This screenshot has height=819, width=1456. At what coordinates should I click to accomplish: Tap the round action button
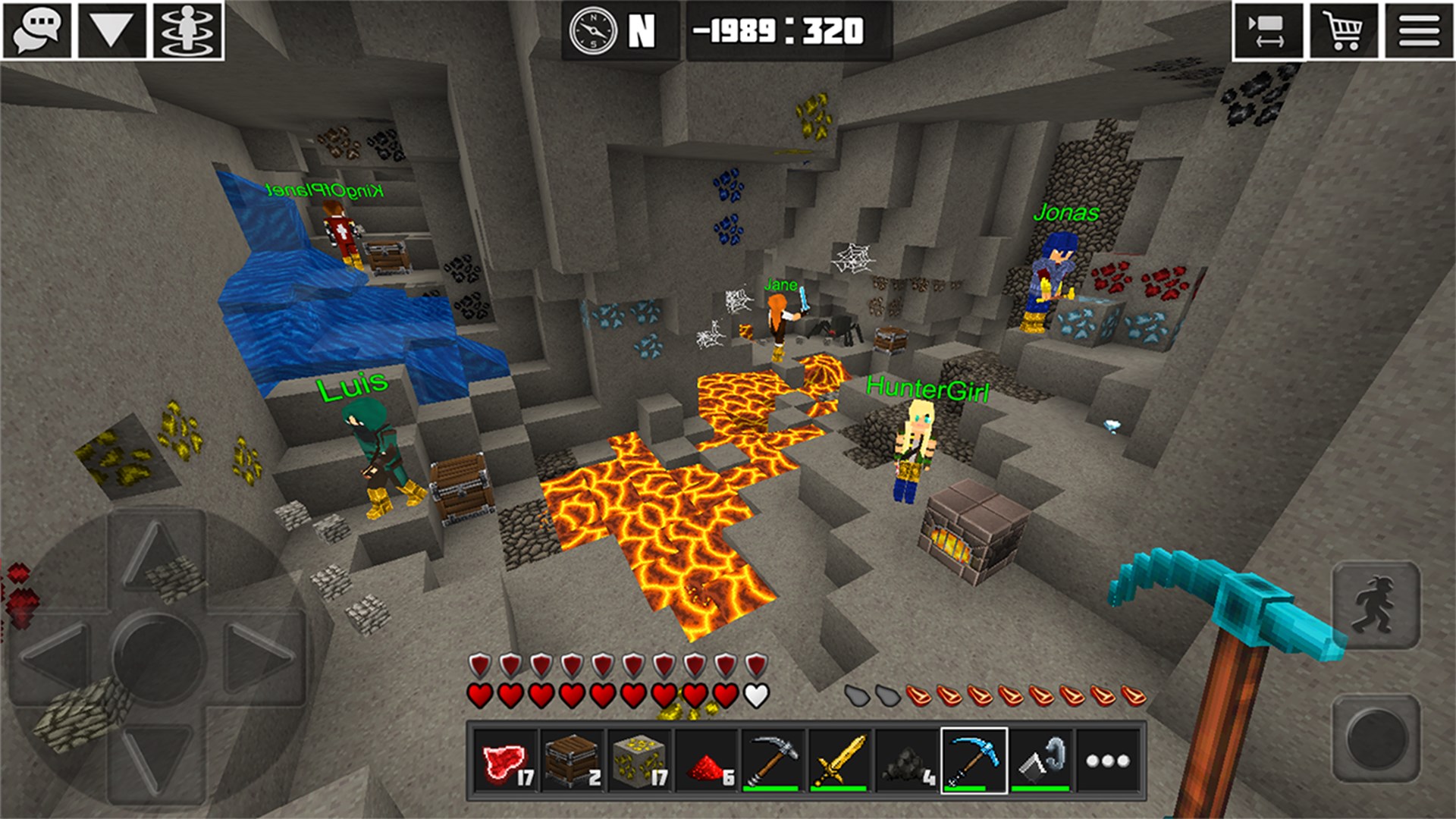pos(1376,737)
